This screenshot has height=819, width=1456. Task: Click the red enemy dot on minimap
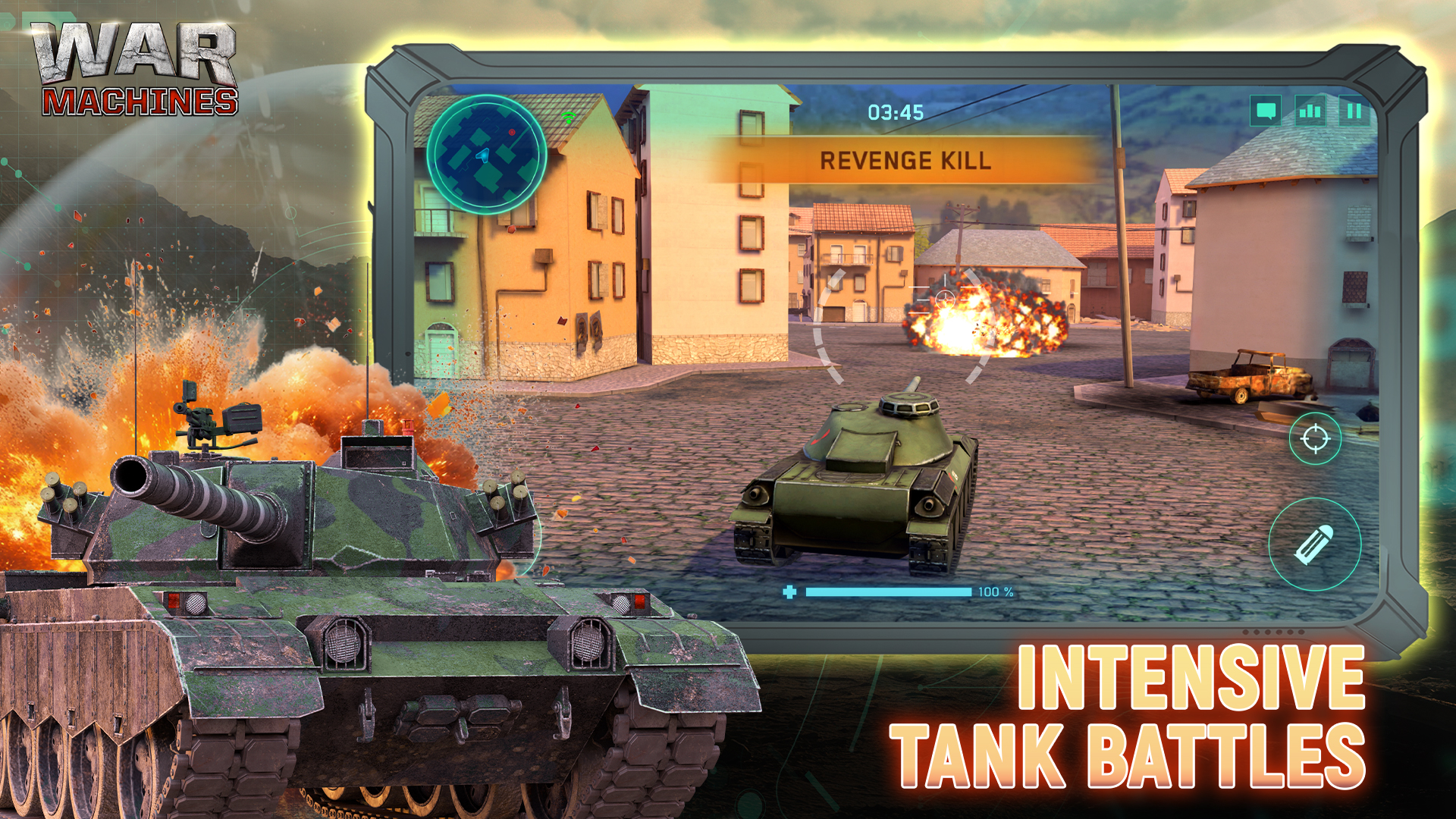(x=512, y=132)
